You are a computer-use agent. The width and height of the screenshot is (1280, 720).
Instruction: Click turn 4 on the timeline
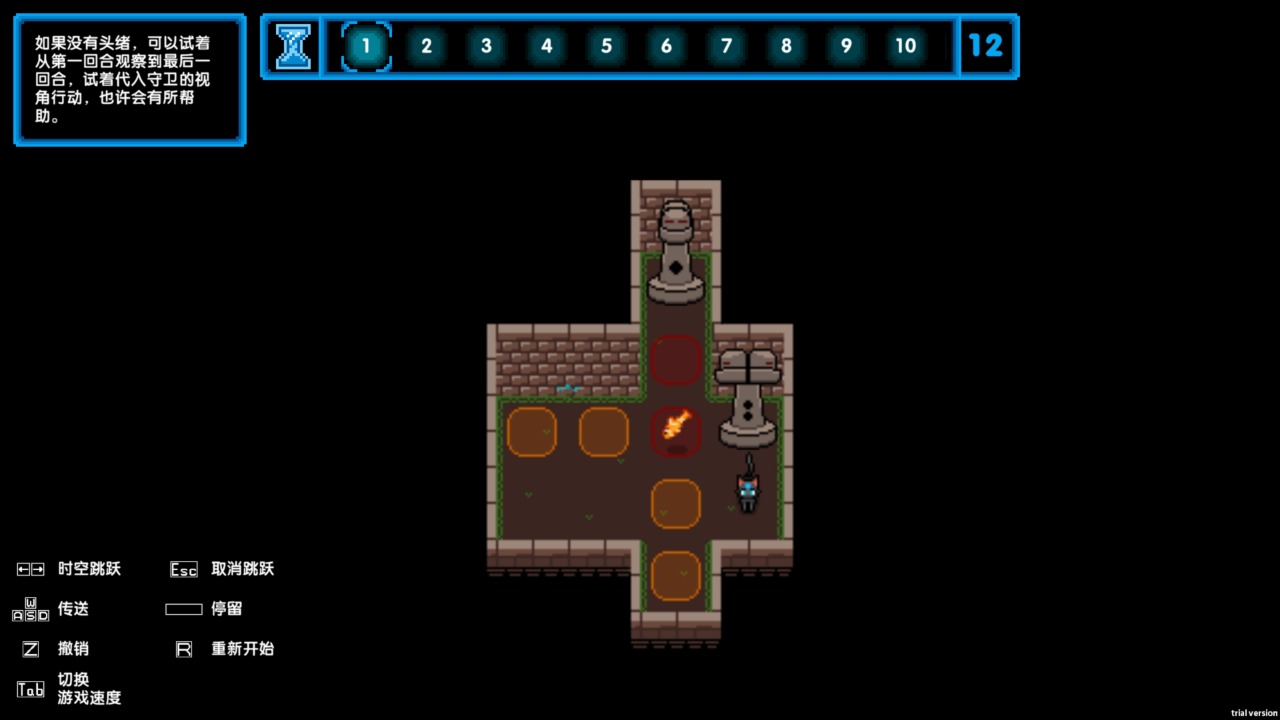pyautogui.click(x=546, y=46)
